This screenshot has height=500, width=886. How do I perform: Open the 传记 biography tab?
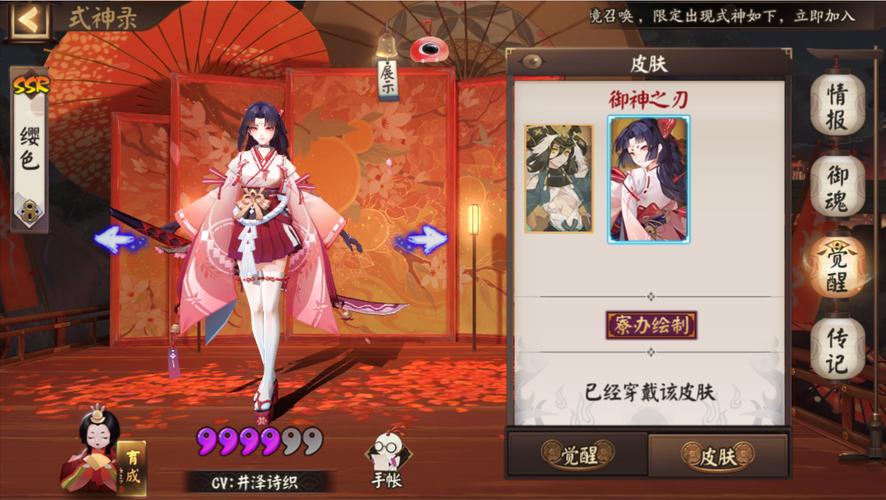tap(837, 347)
